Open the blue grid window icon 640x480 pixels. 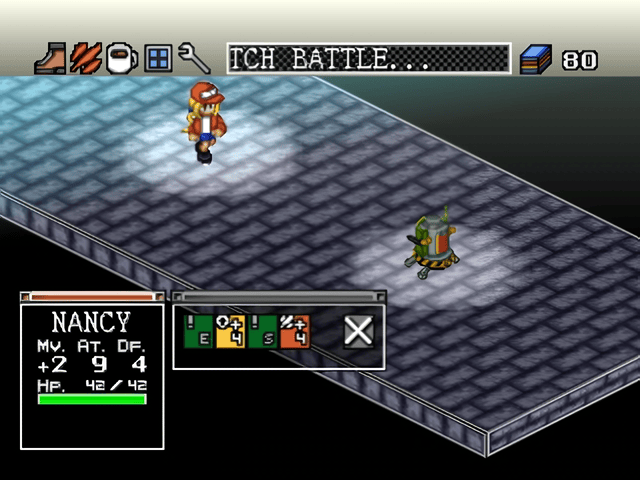click(x=158, y=58)
